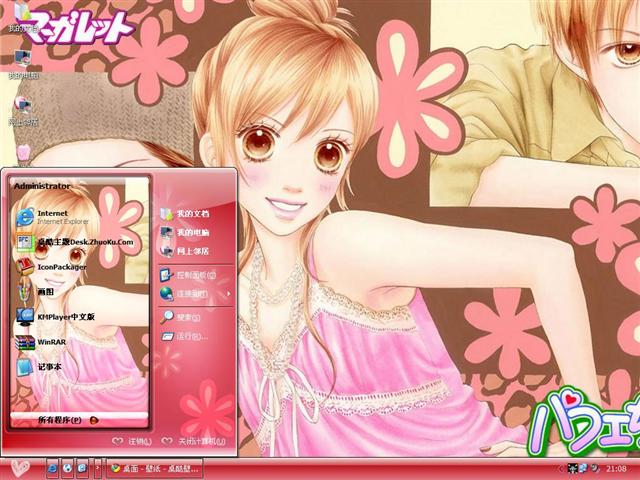Click the 注销 log off button
640x480 pixels.
131,441
